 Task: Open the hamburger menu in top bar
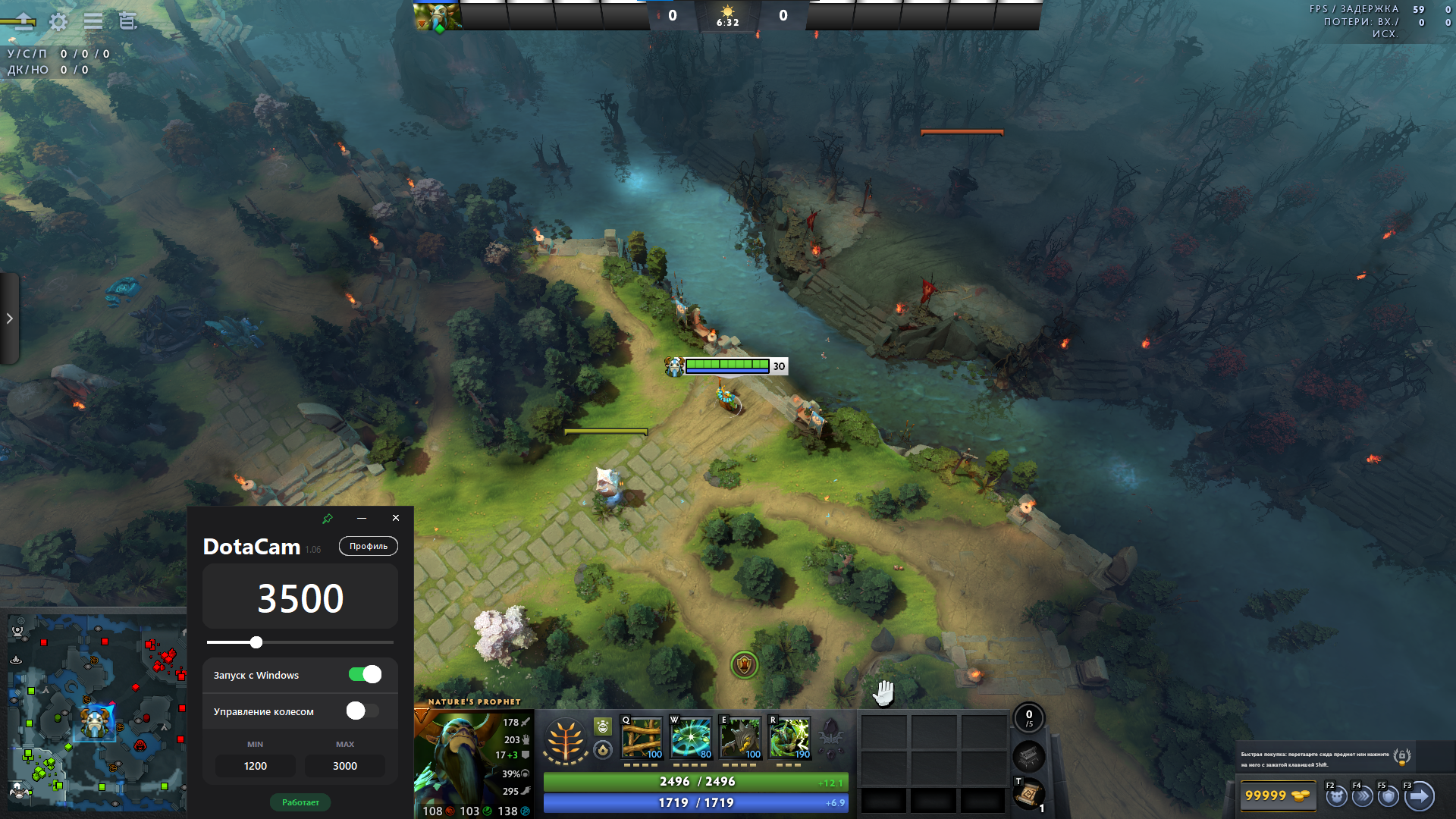pos(93,21)
